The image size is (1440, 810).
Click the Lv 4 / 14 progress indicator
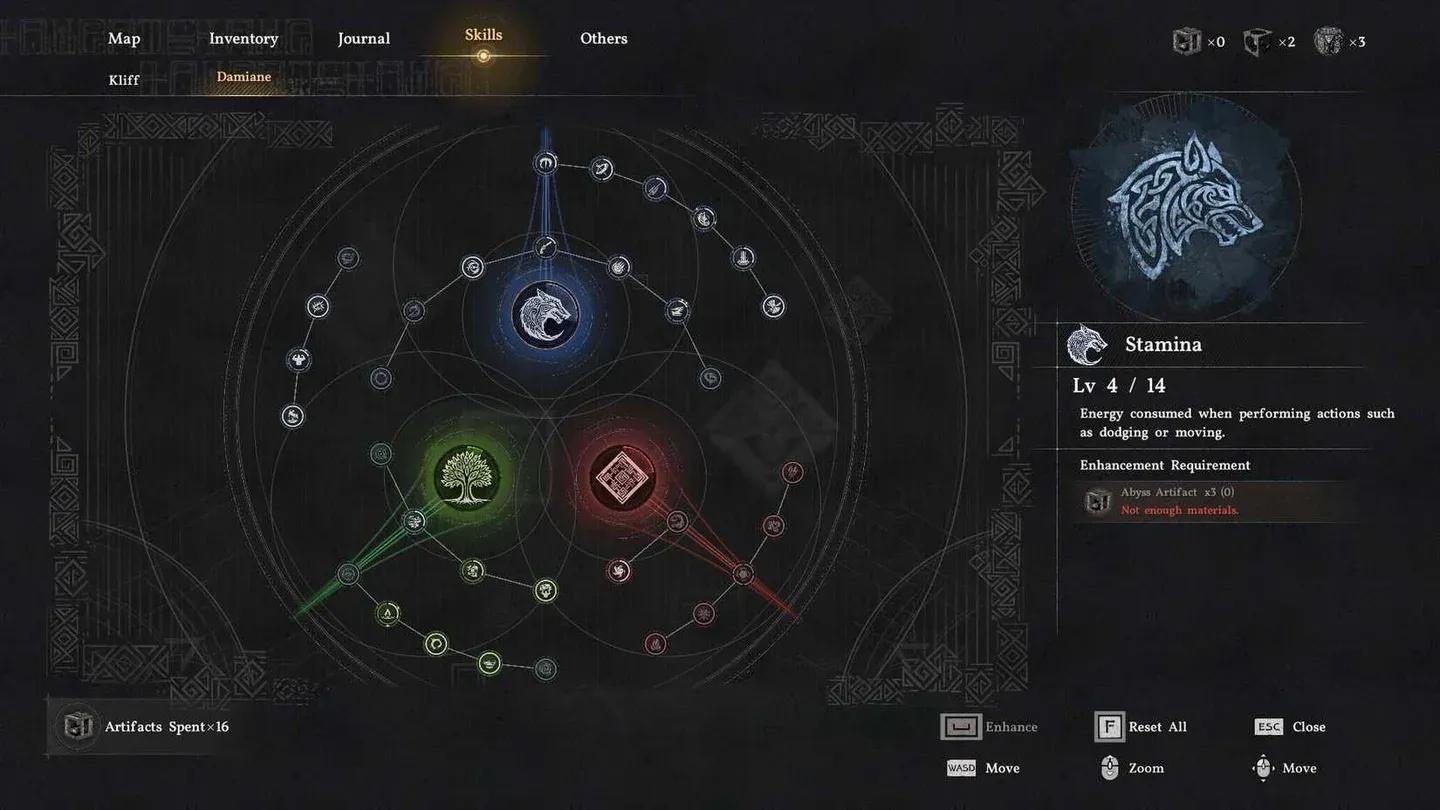point(1118,385)
